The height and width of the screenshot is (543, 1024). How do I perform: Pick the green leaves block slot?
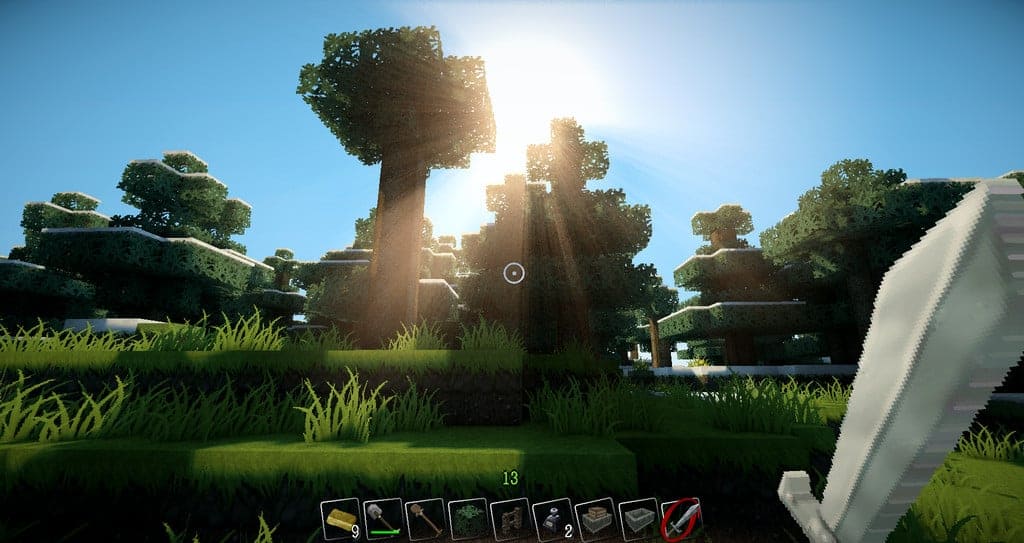click(468, 519)
